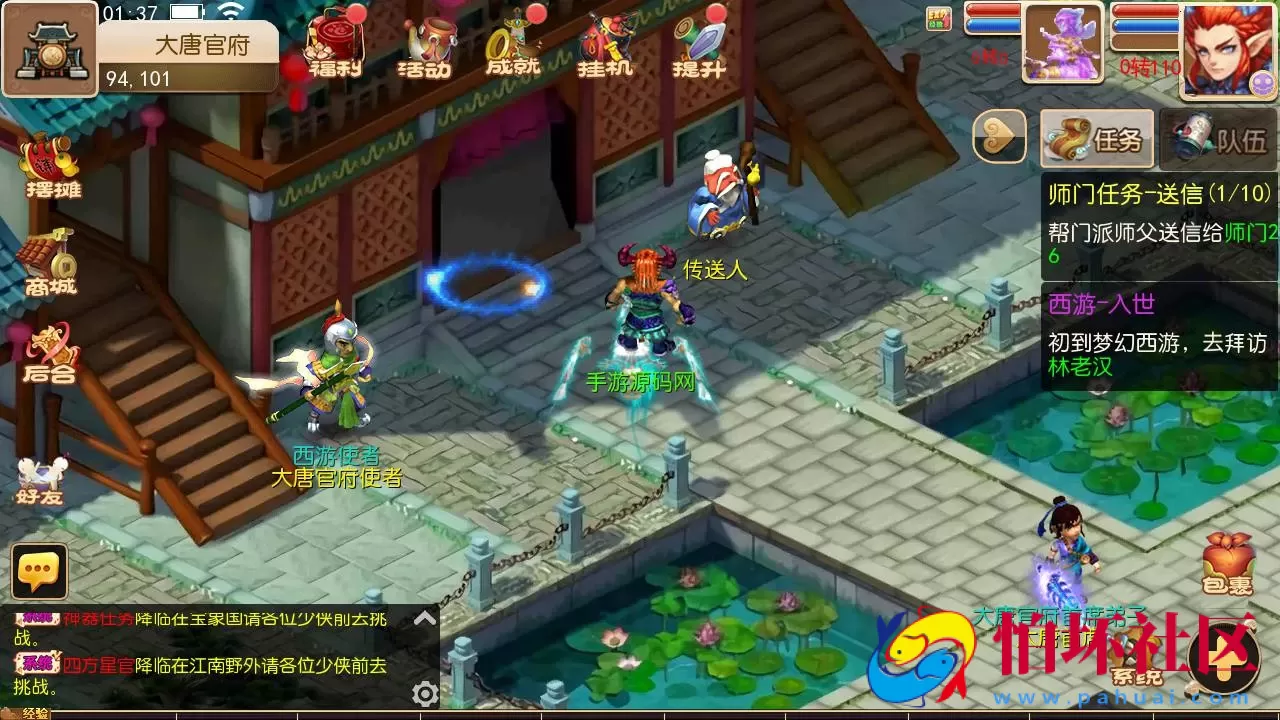This screenshot has height=720, width=1280.
Task: Open the chat bubble icon
Action: (40, 572)
